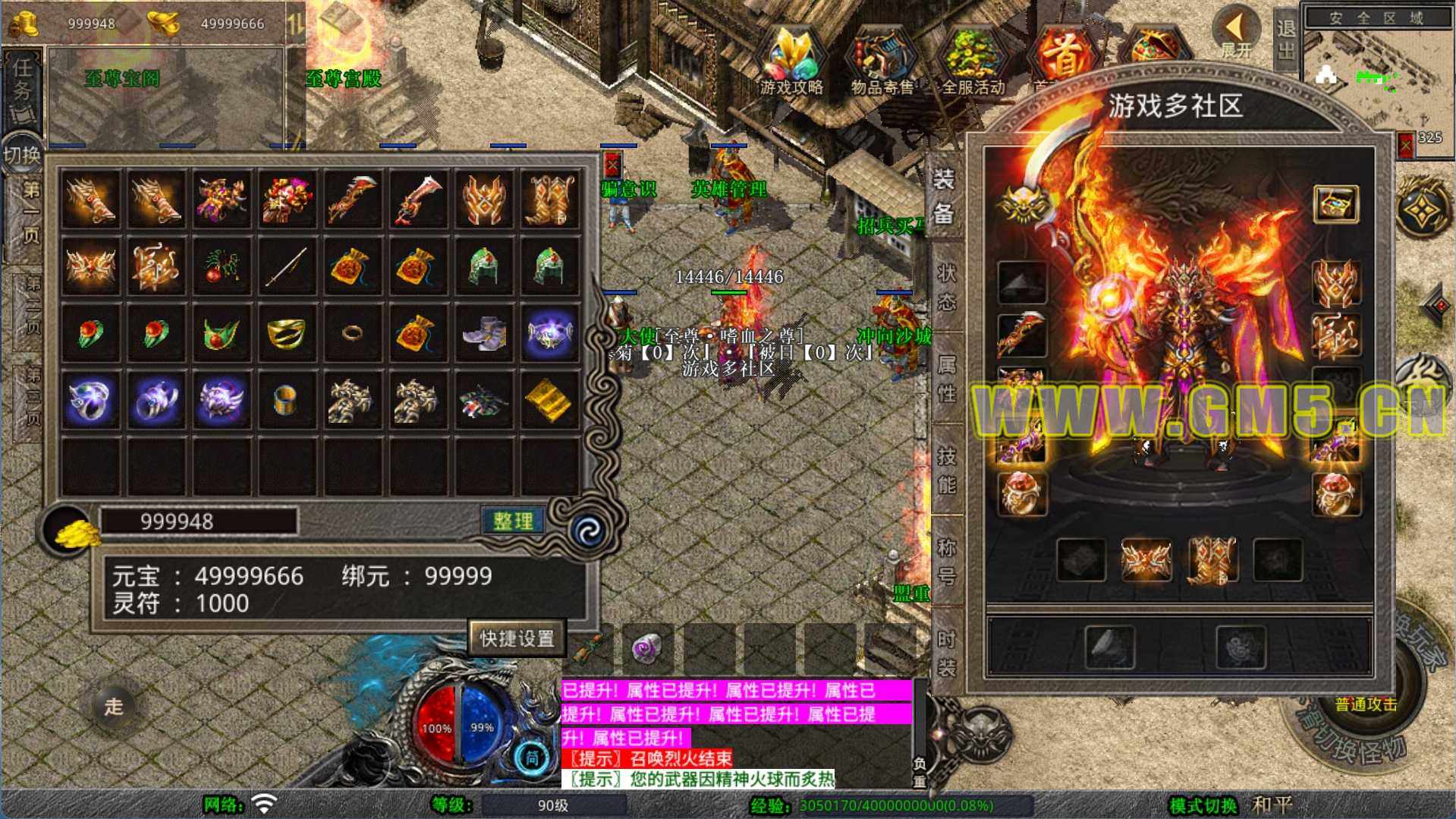This screenshot has height=819, width=1456.
Task: Click the 切换 switch button
Action: (21, 155)
